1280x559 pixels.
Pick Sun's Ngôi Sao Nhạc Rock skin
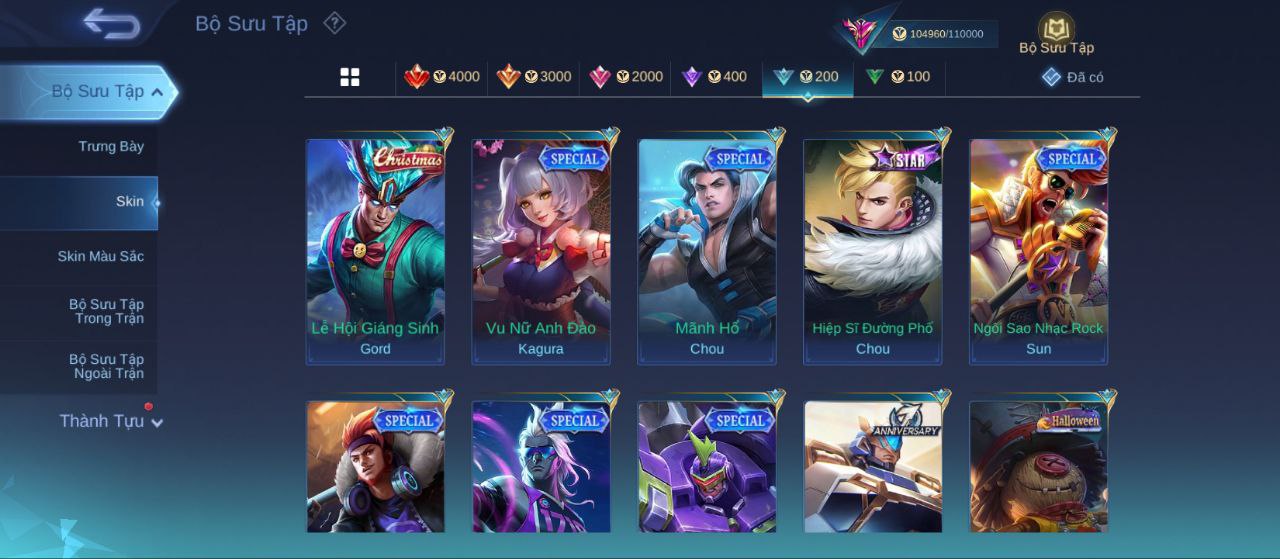coord(1039,251)
